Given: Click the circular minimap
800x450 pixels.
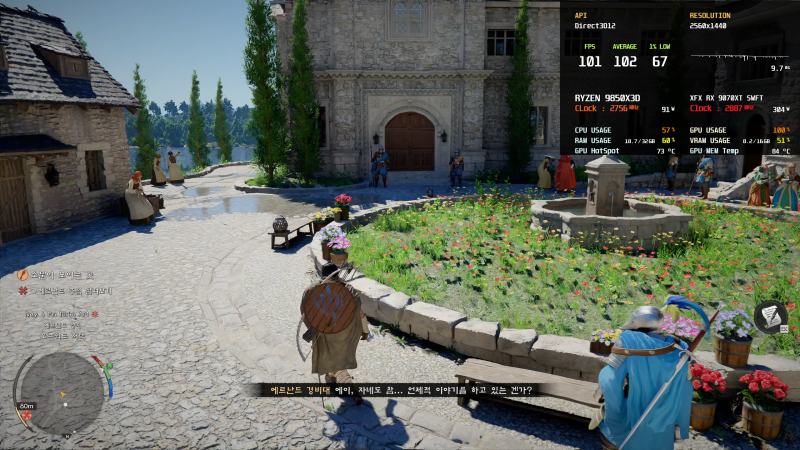Looking at the screenshot, I should 58,392.
